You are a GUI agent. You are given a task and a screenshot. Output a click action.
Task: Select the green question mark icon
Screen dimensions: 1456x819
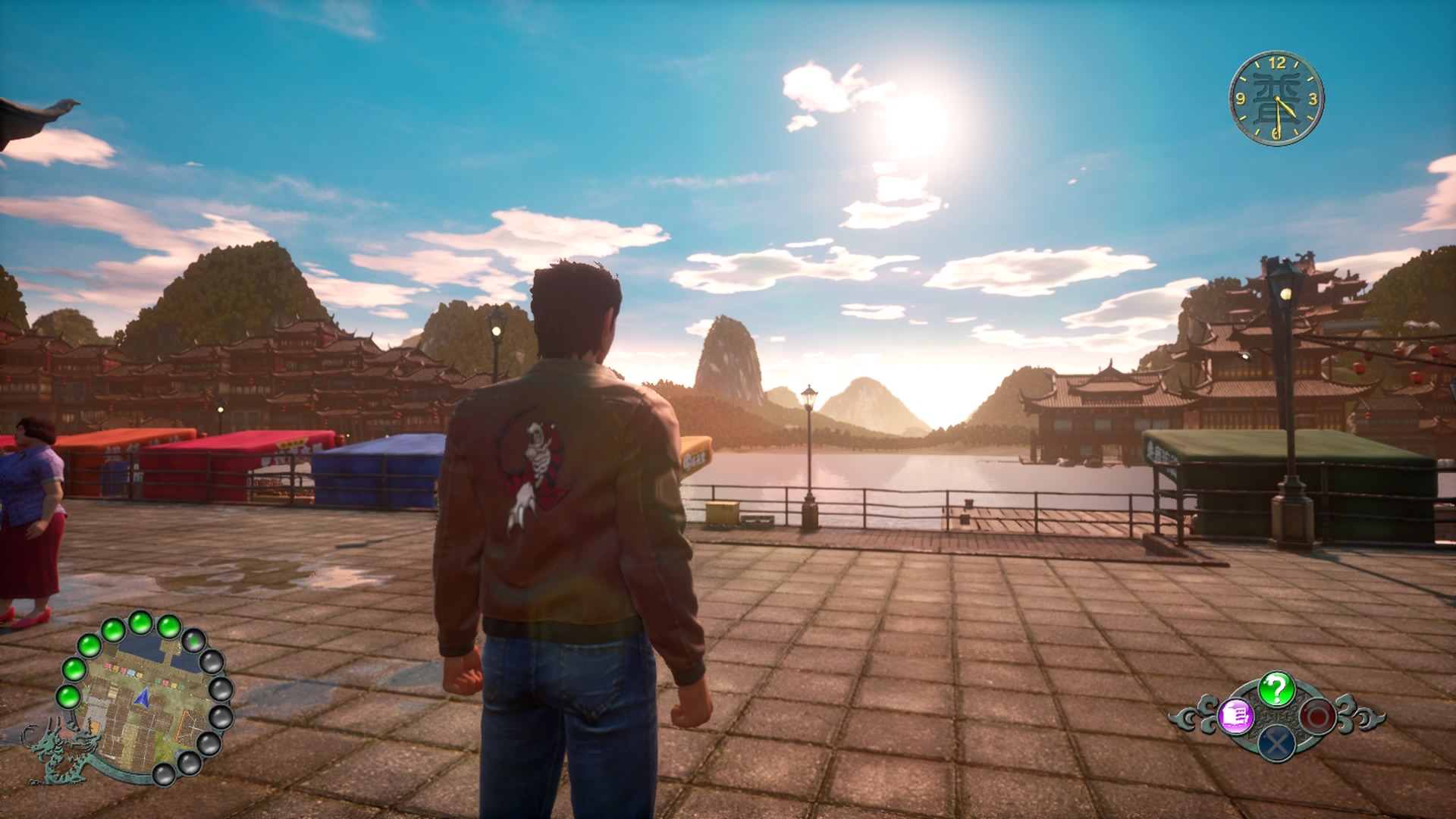[1276, 689]
